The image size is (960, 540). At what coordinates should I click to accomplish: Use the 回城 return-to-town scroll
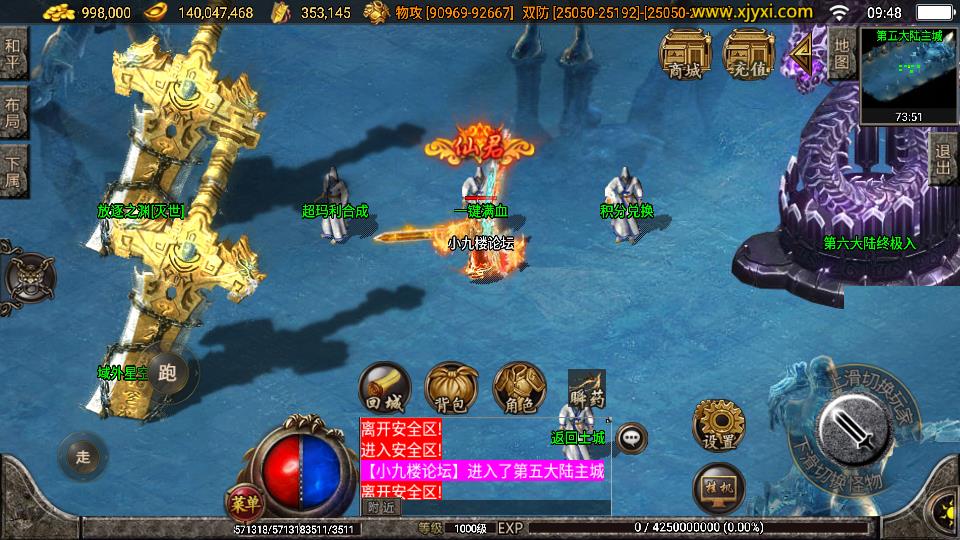pyautogui.click(x=385, y=388)
